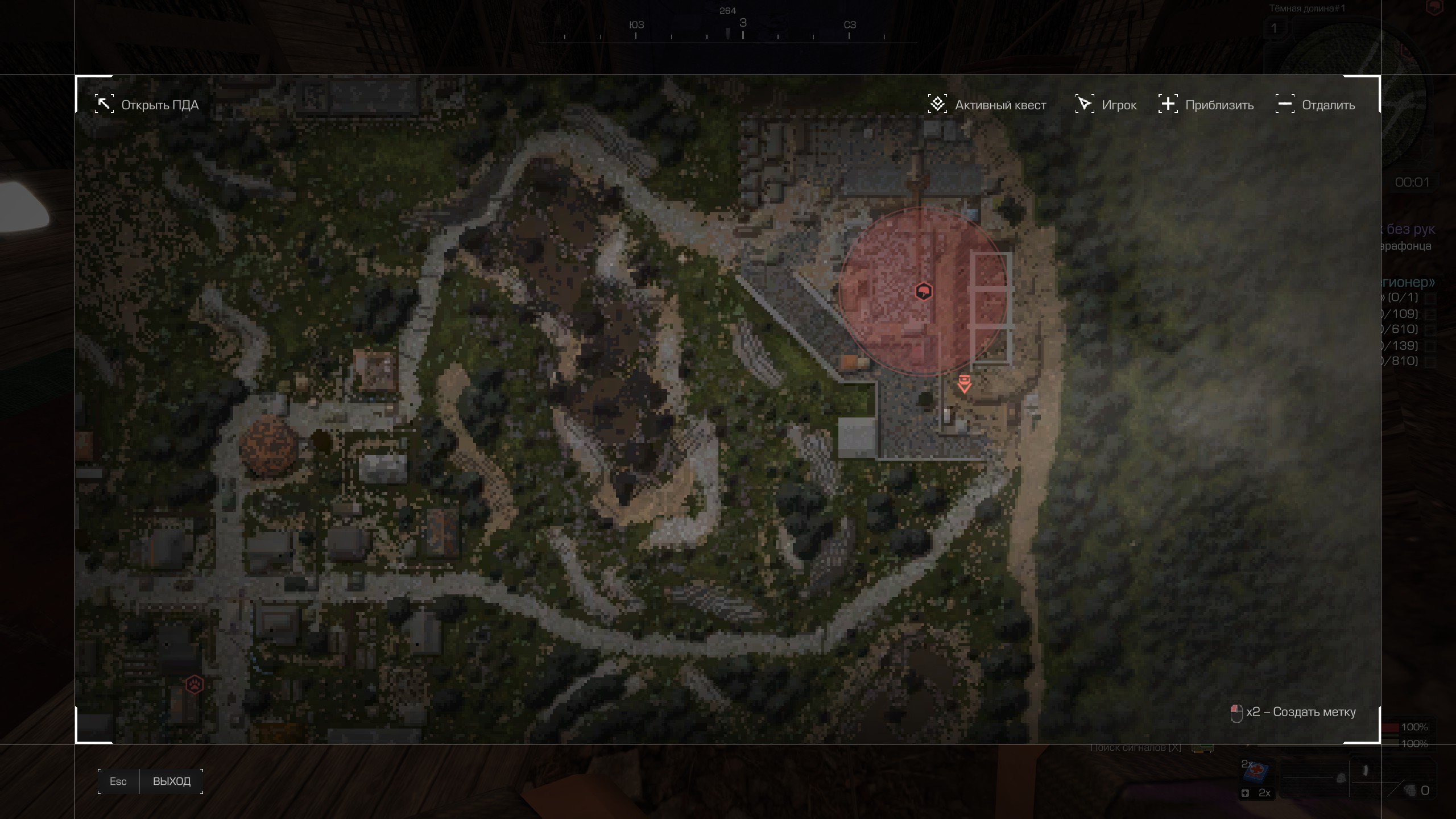The width and height of the screenshot is (1456, 819).
Task: Click the orange player arrow marker
Action: coord(964,384)
